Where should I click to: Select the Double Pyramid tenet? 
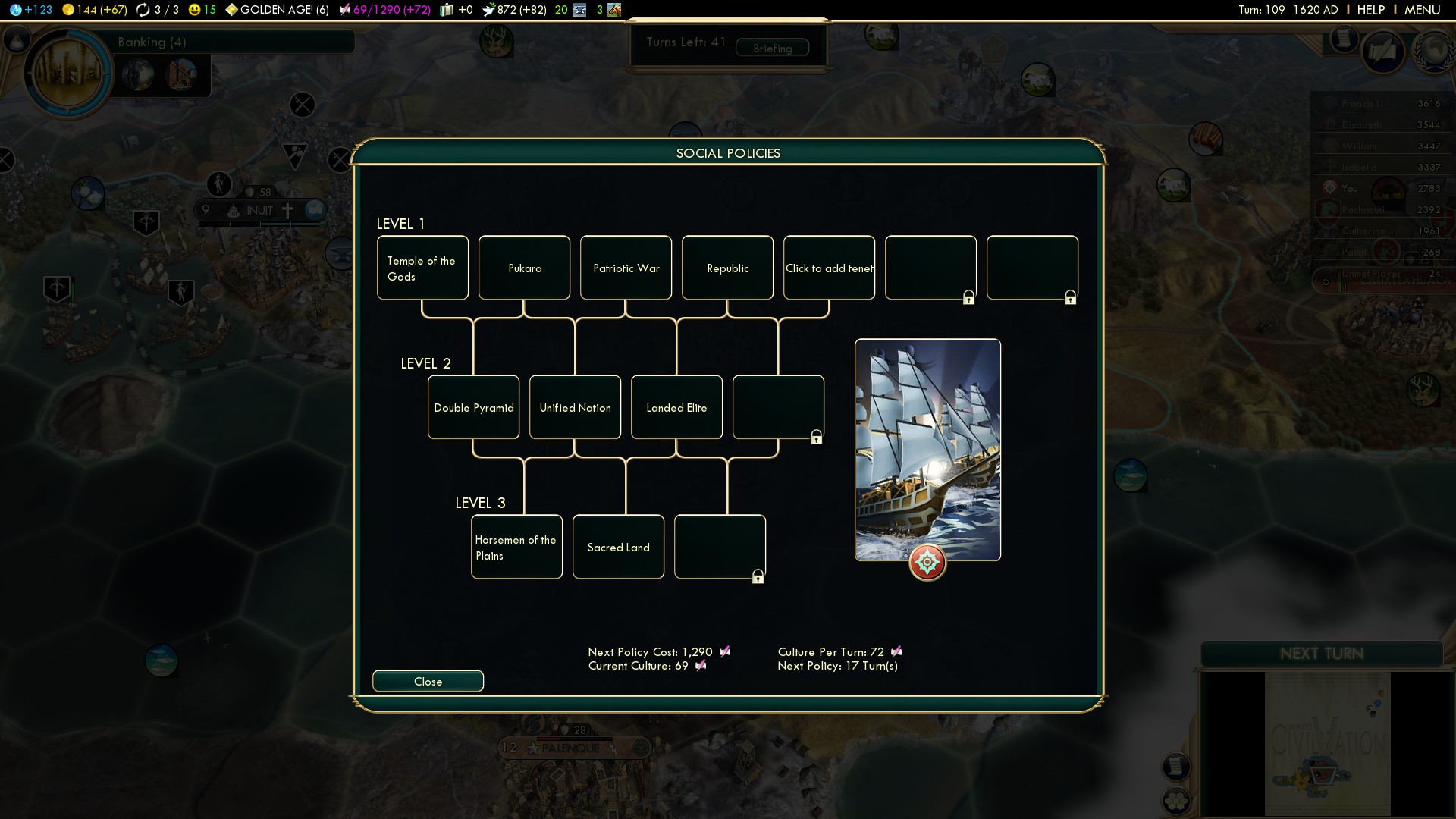tap(473, 407)
